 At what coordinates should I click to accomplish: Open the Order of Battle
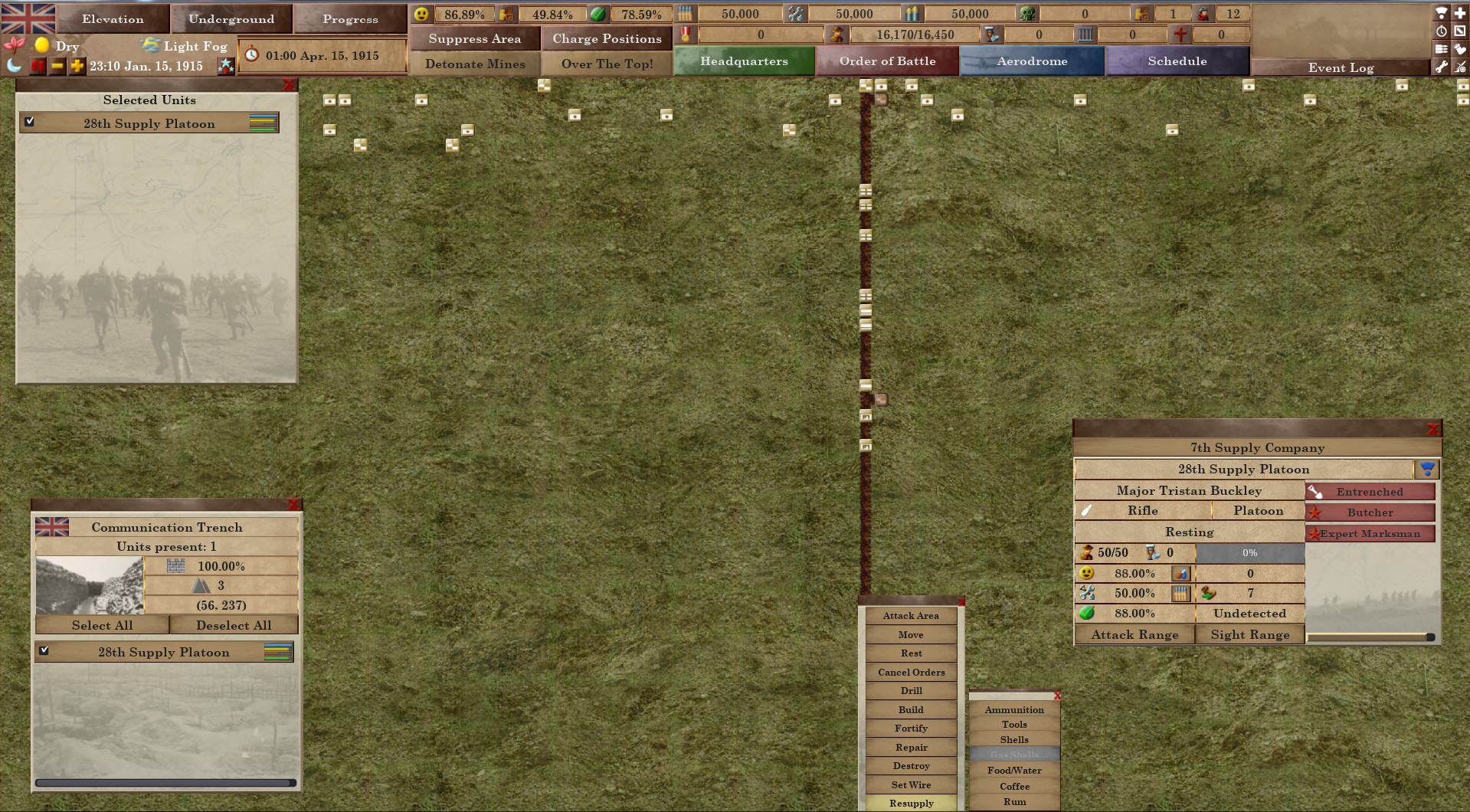coord(887,61)
